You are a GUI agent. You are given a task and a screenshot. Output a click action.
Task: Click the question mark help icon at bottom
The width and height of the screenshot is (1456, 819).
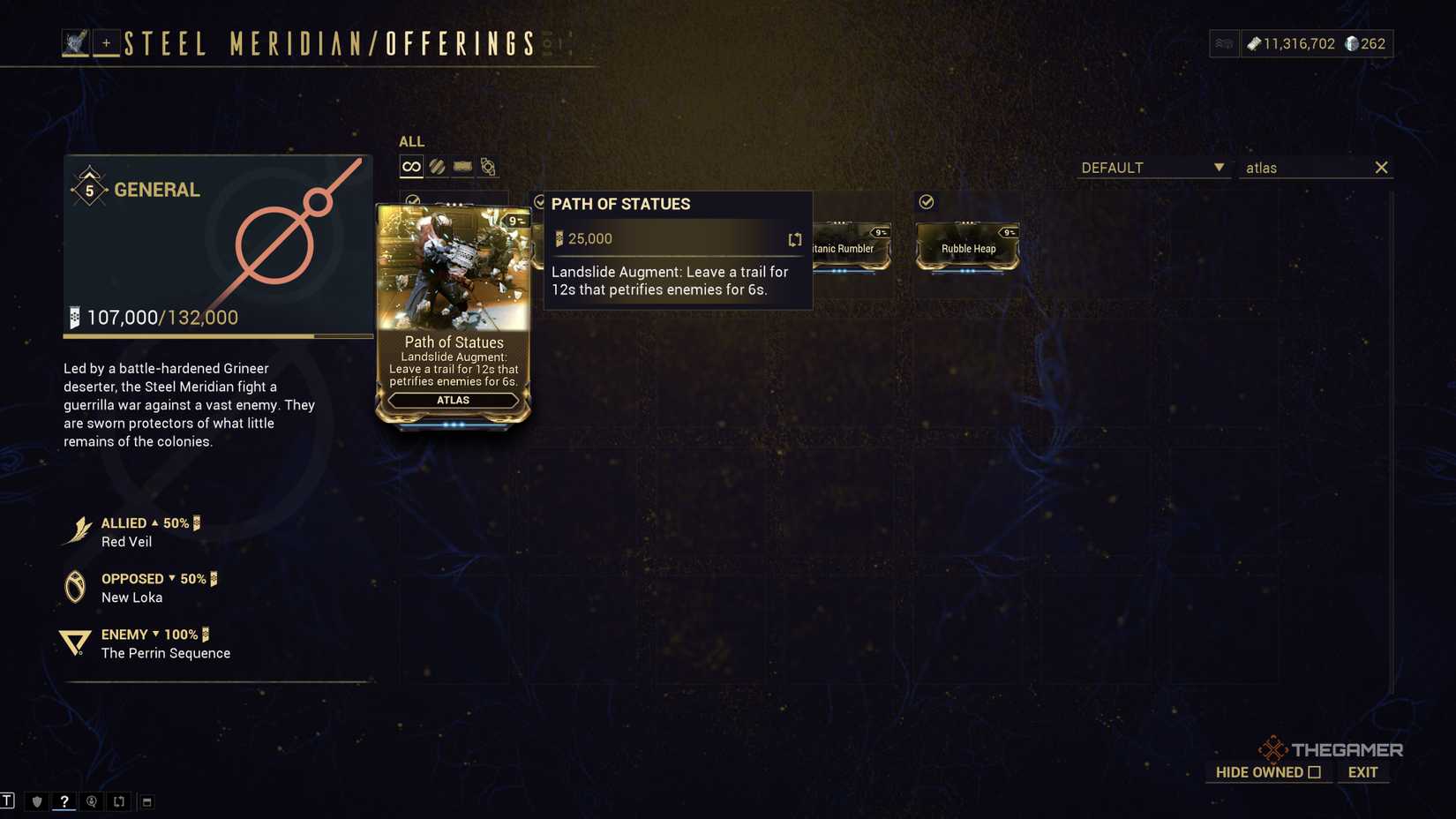click(x=64, y=801)
